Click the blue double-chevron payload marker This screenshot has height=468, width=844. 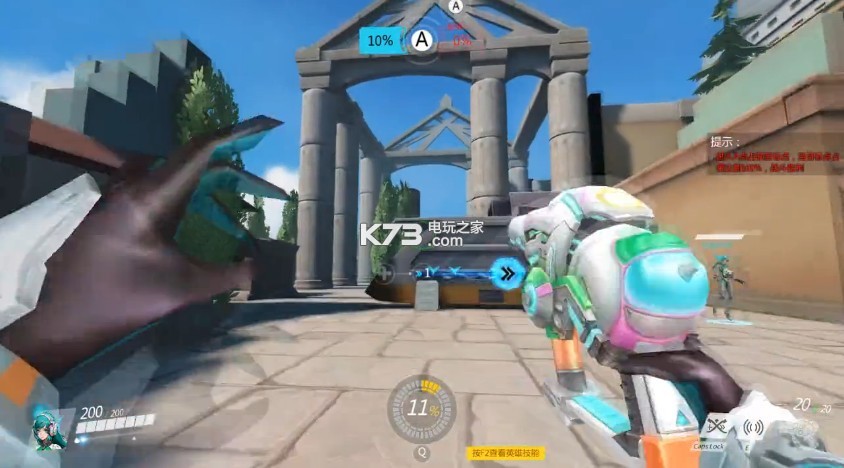click(x=510, y=271)
